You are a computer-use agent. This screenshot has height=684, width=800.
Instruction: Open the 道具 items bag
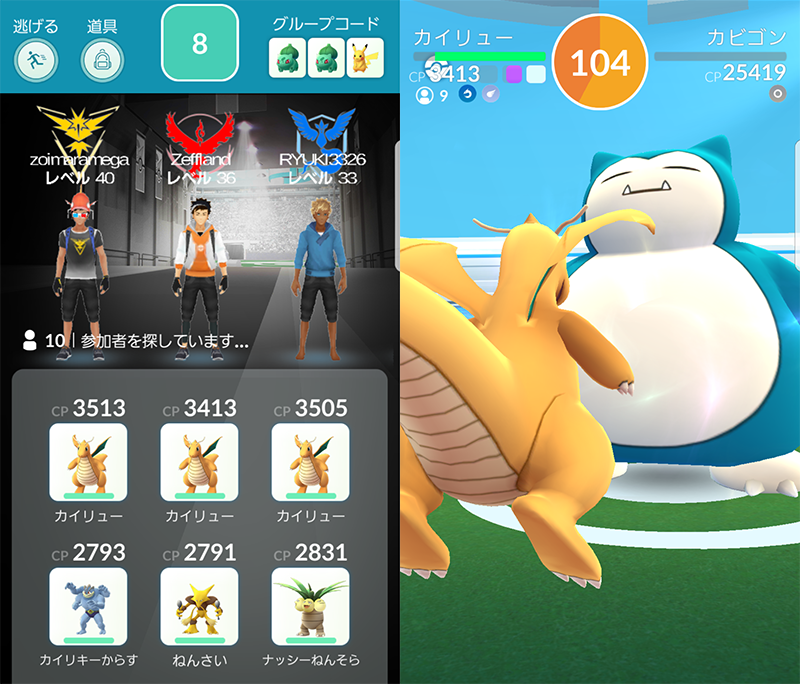click(102, 60)
